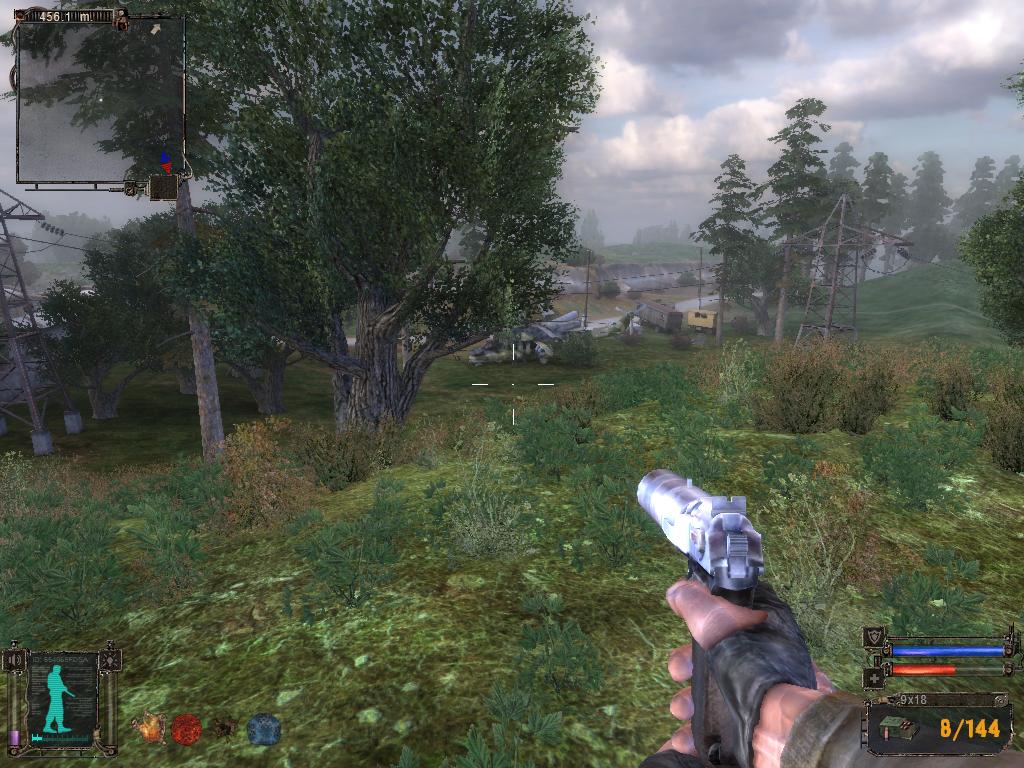This screenshot has width=1024, height=768.
Task: Select the flame-shaped orange artifact icon
Action: point(150,728)
